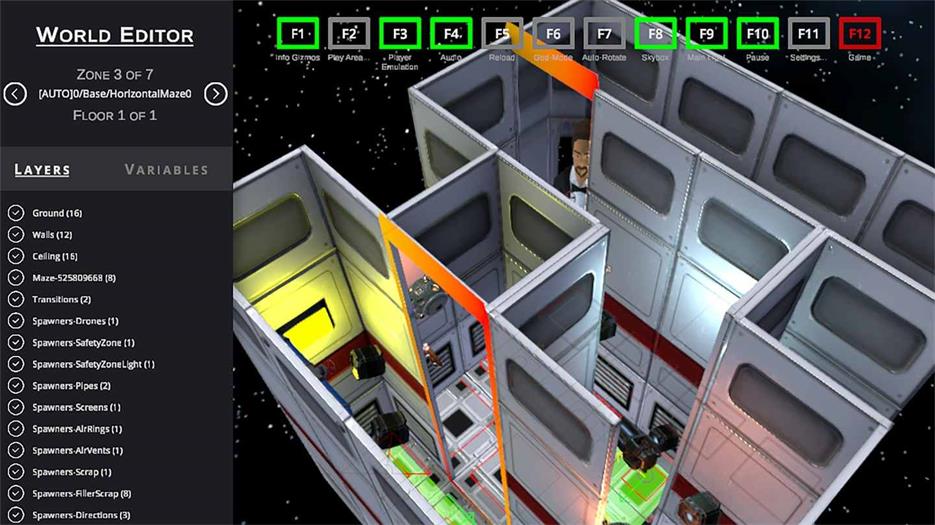Hide the Spawners-Pipes layer
This screenshot has height=525, width=935.
coord(16,385)
